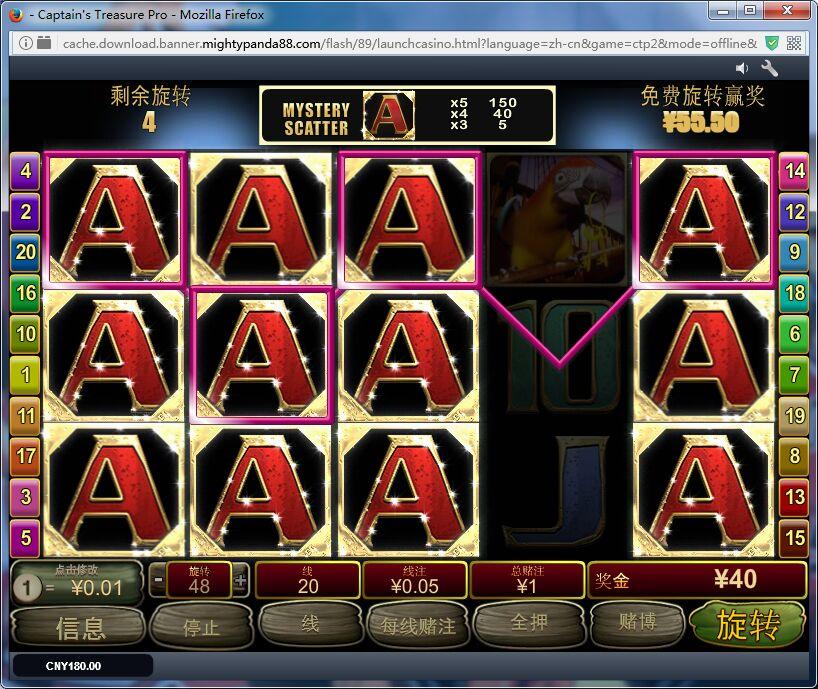The image size is (818, 689).
Task: Click the 停止 stop button
Action: pyautogui.click(x=201, y=627)
